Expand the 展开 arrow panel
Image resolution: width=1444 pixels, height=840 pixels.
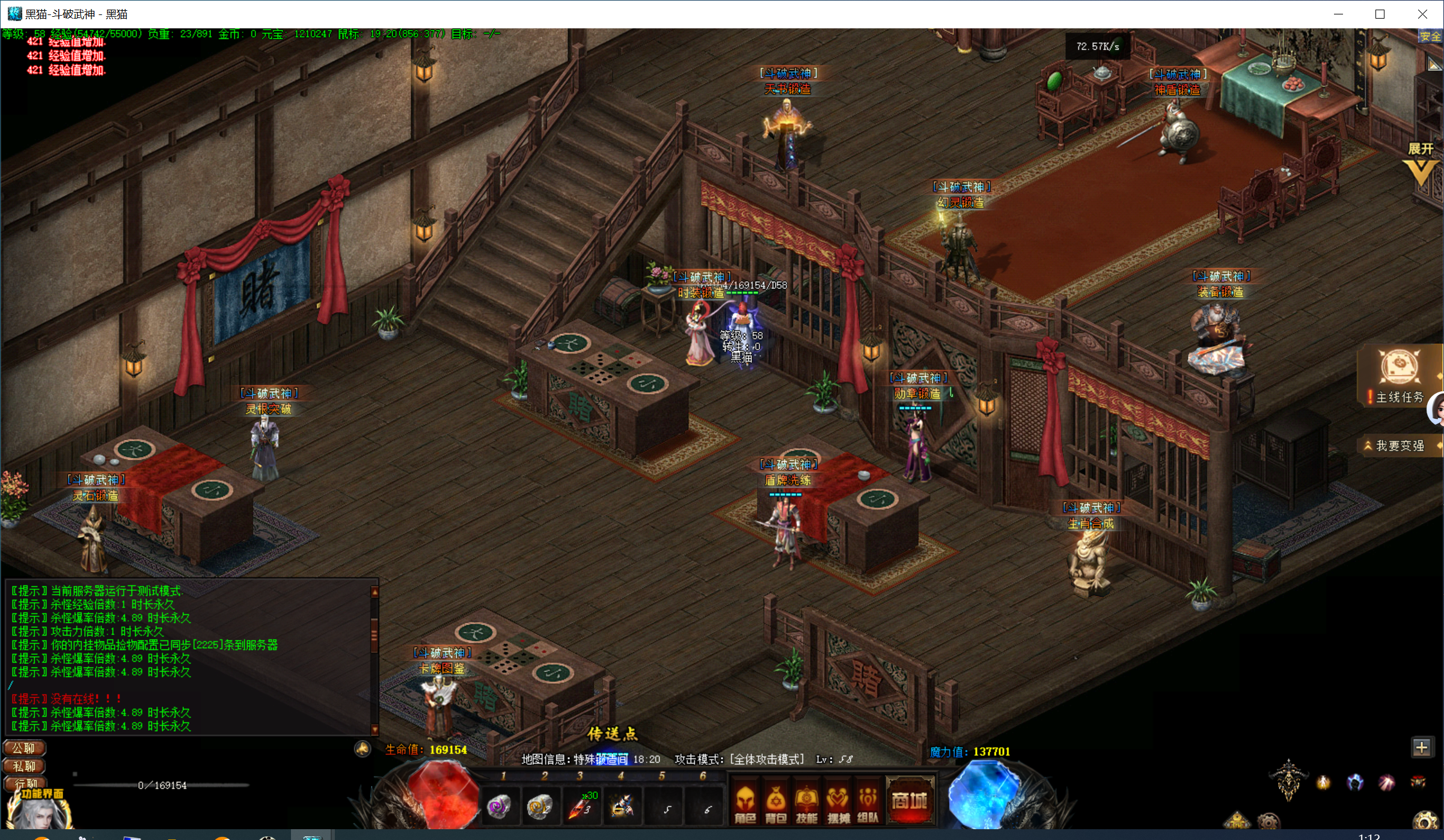click(x=1421, y=163)
